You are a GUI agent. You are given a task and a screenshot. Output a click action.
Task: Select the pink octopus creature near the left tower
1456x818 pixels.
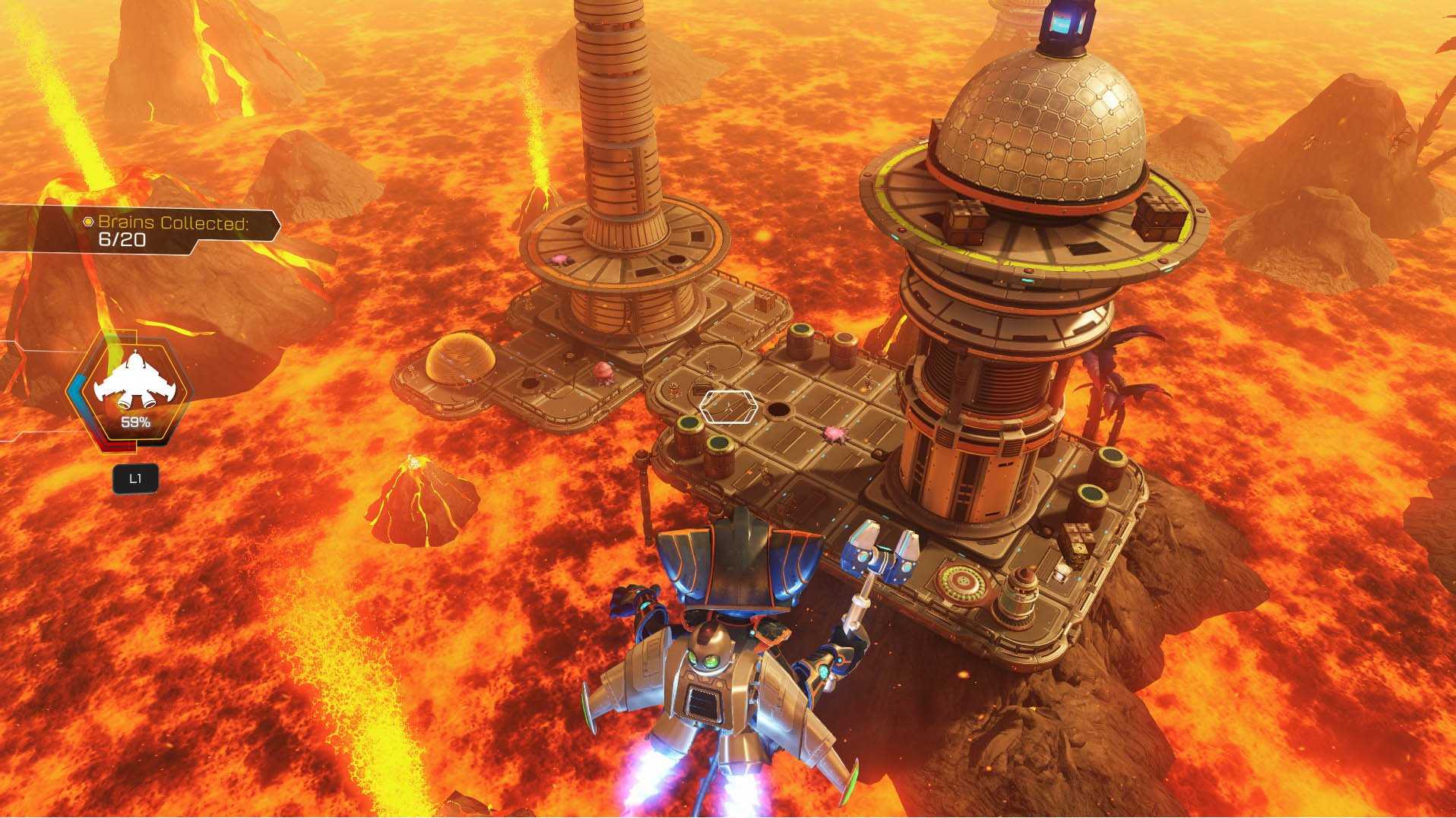pos(603,372)
